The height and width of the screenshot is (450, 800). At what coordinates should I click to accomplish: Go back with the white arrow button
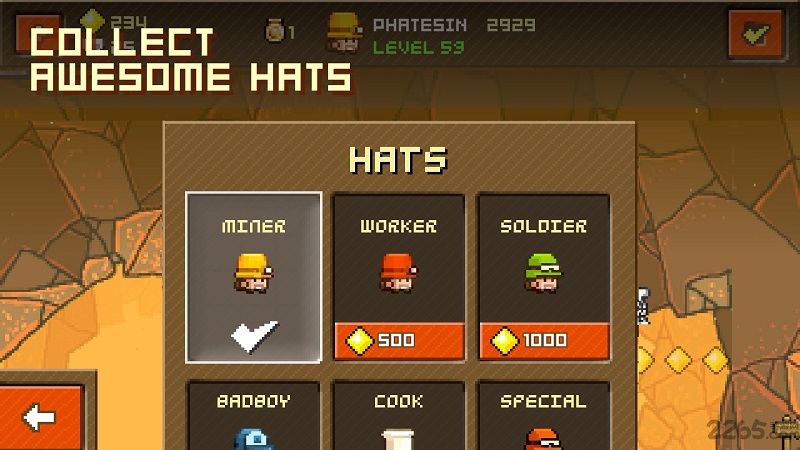tap(40, 417)
